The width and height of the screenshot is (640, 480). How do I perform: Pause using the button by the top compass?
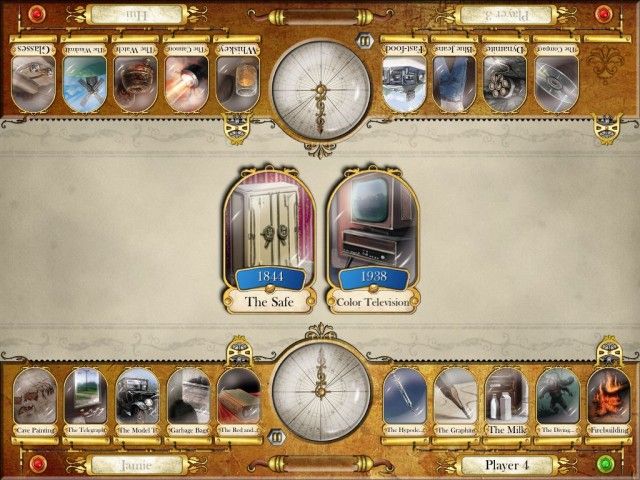[366, 43]
